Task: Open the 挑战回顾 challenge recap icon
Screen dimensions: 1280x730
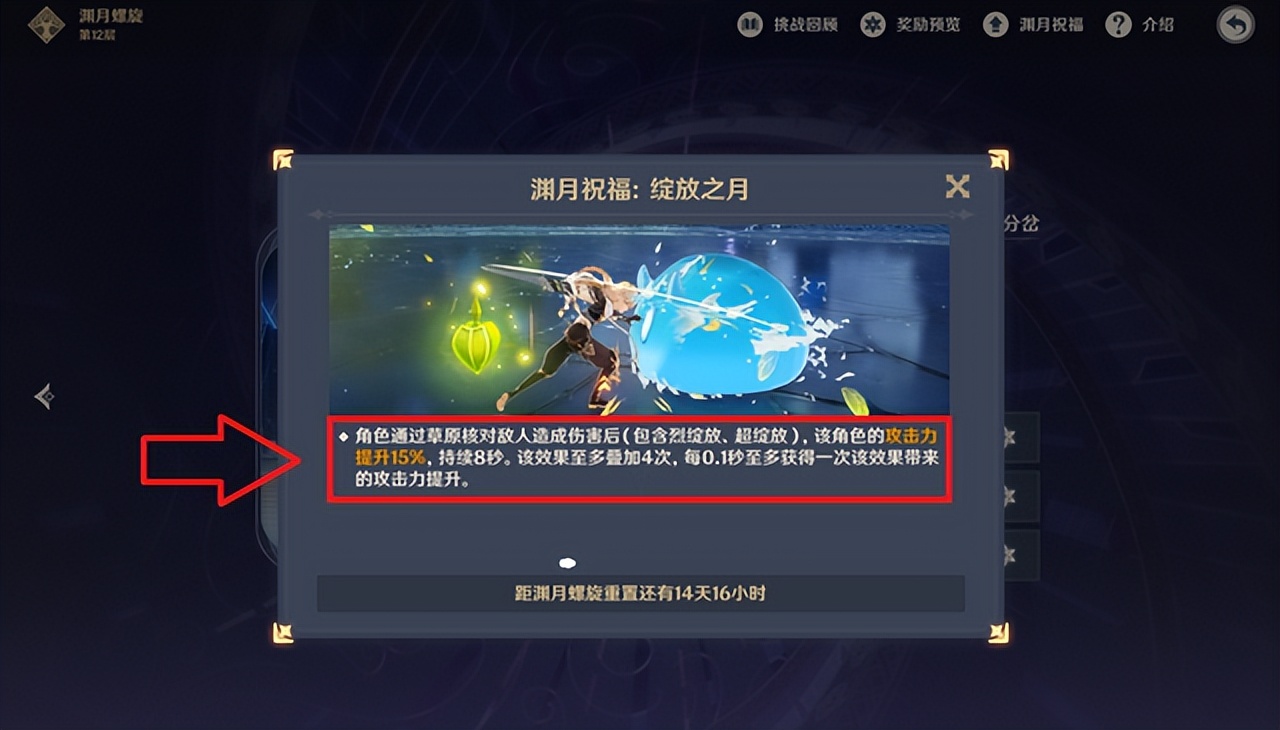Action: (750, 24)
